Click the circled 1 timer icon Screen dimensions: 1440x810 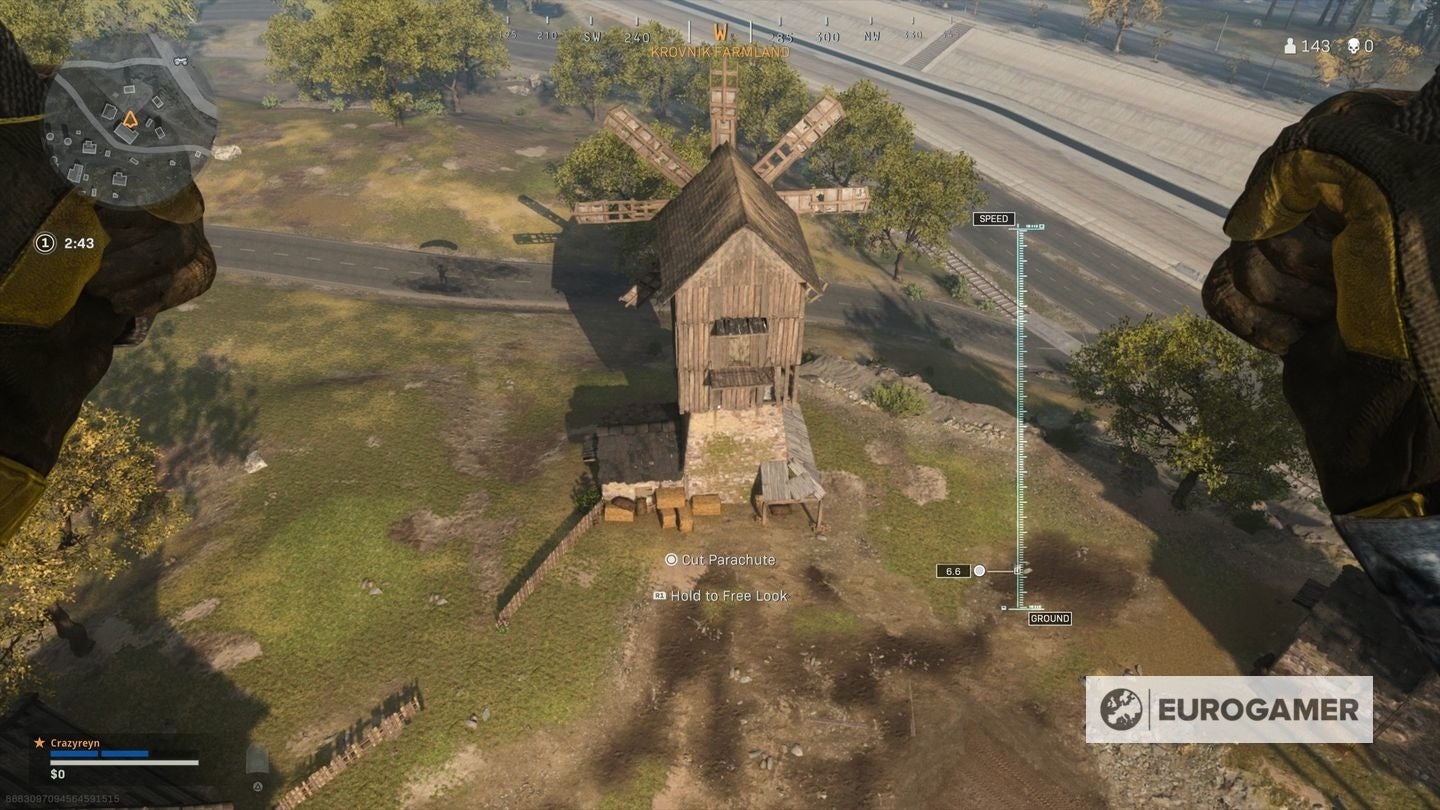point(45,241)
